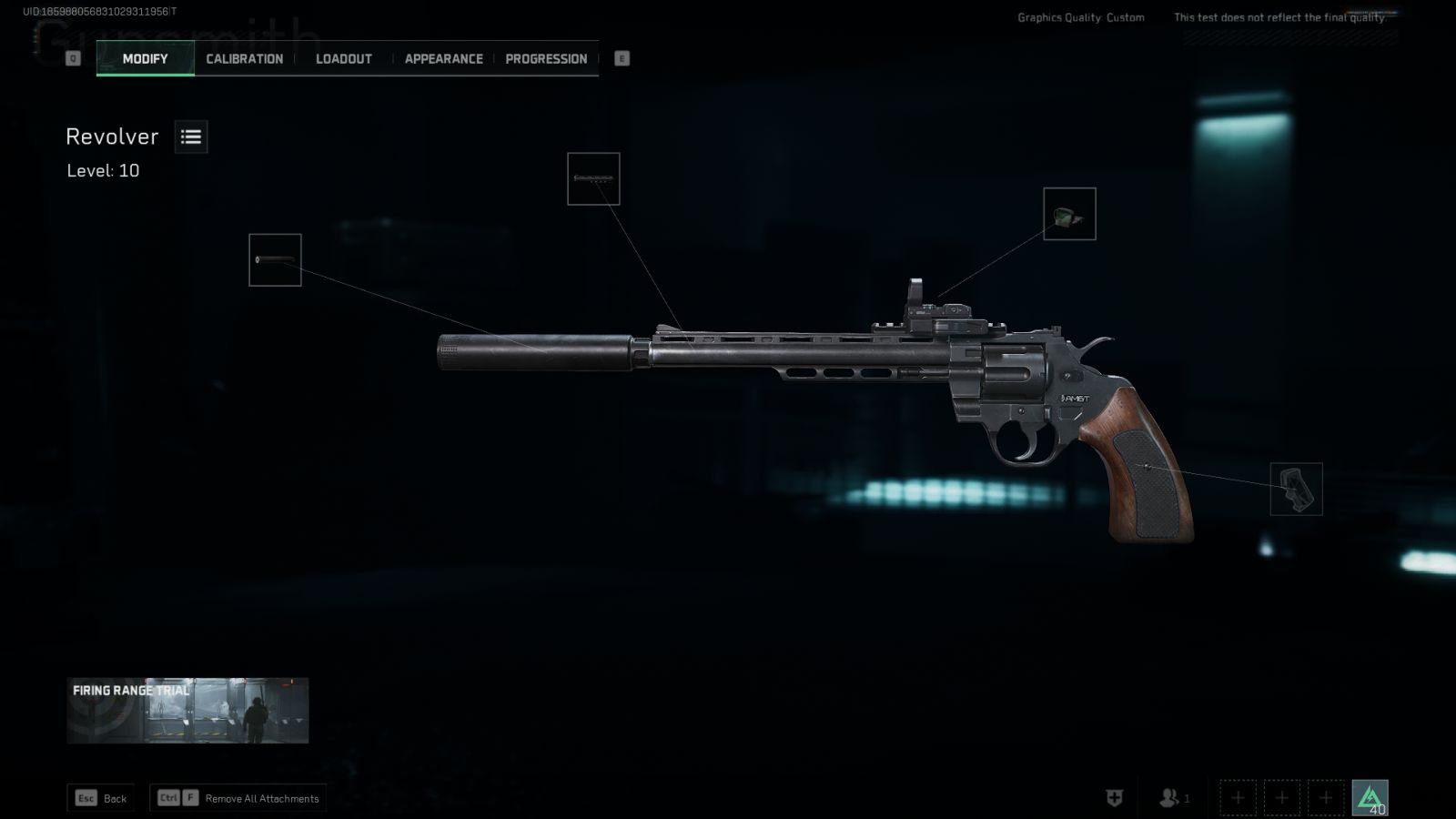Choose the barrel attachment slot
Viewport: 1456px width, 819px height.
click(593, 178)
